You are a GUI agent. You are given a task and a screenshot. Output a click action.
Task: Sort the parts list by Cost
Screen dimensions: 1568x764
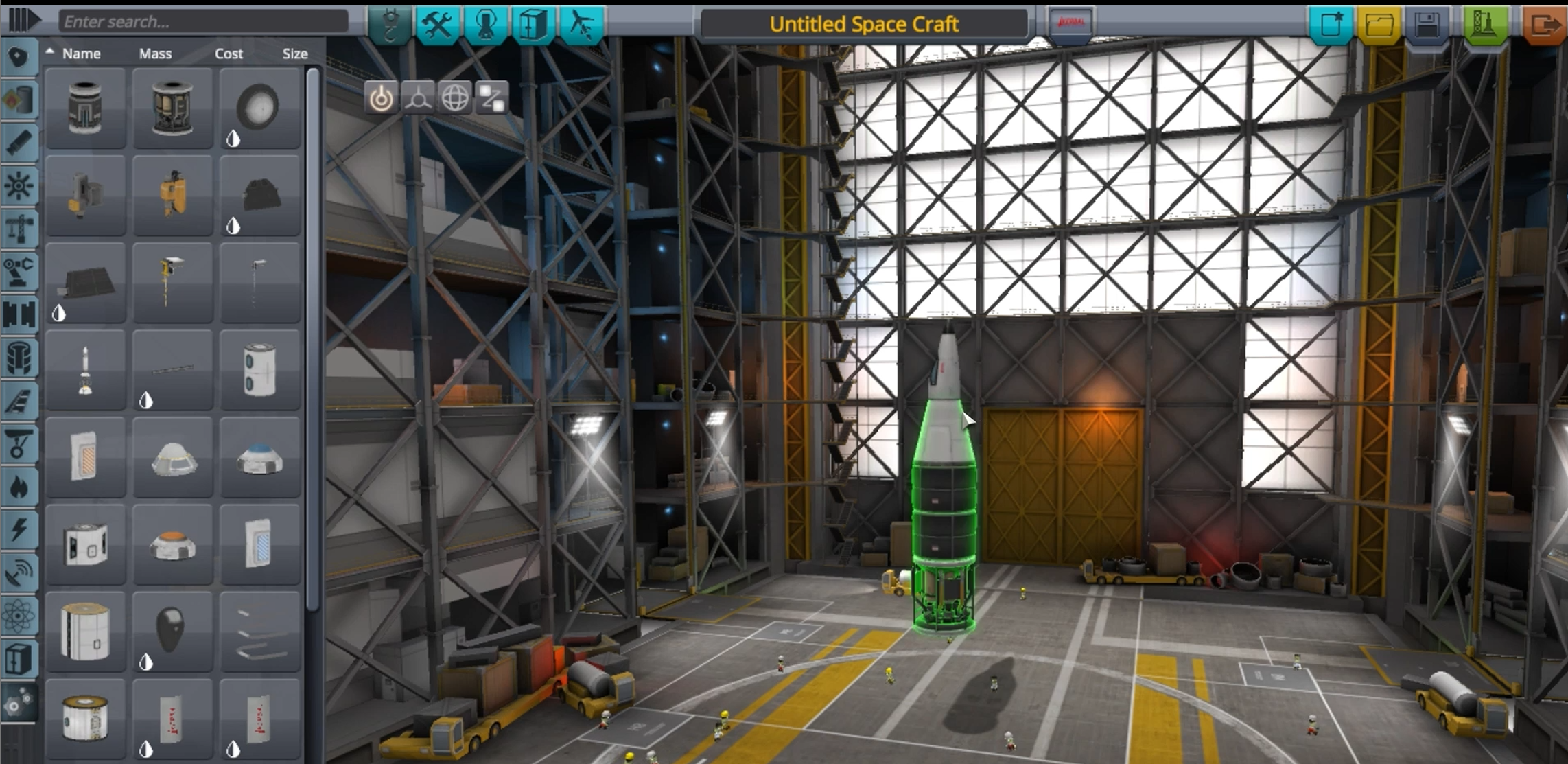tap(229, 54)
